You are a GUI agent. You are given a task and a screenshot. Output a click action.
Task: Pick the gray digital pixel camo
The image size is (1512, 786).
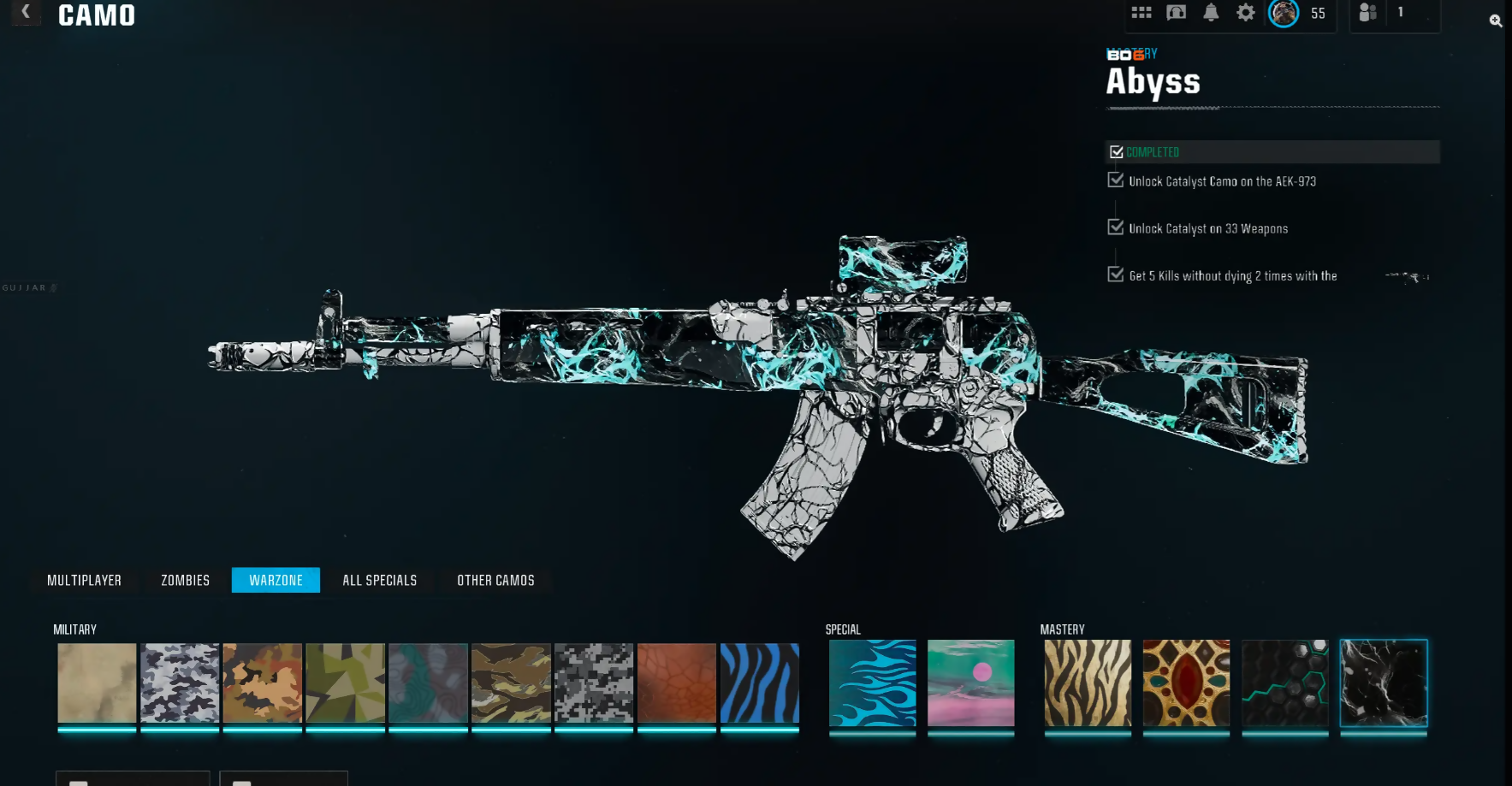[593, 683]
